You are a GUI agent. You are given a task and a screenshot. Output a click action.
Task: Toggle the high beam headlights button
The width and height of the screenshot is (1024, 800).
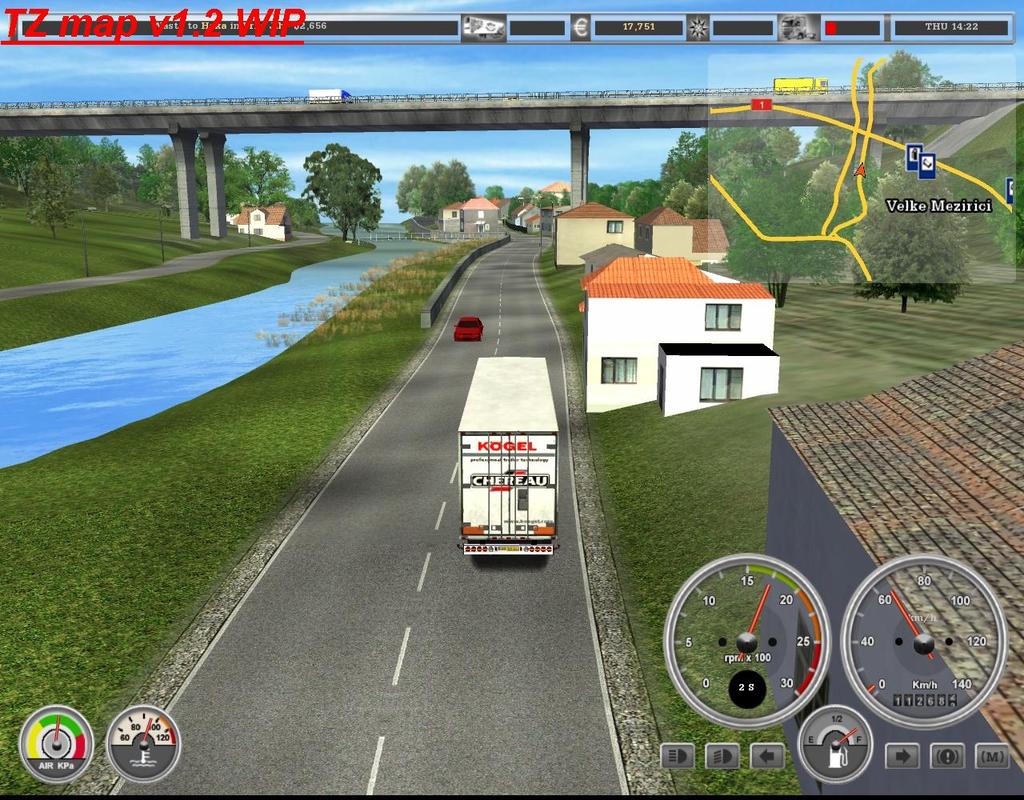click(722, 755)
